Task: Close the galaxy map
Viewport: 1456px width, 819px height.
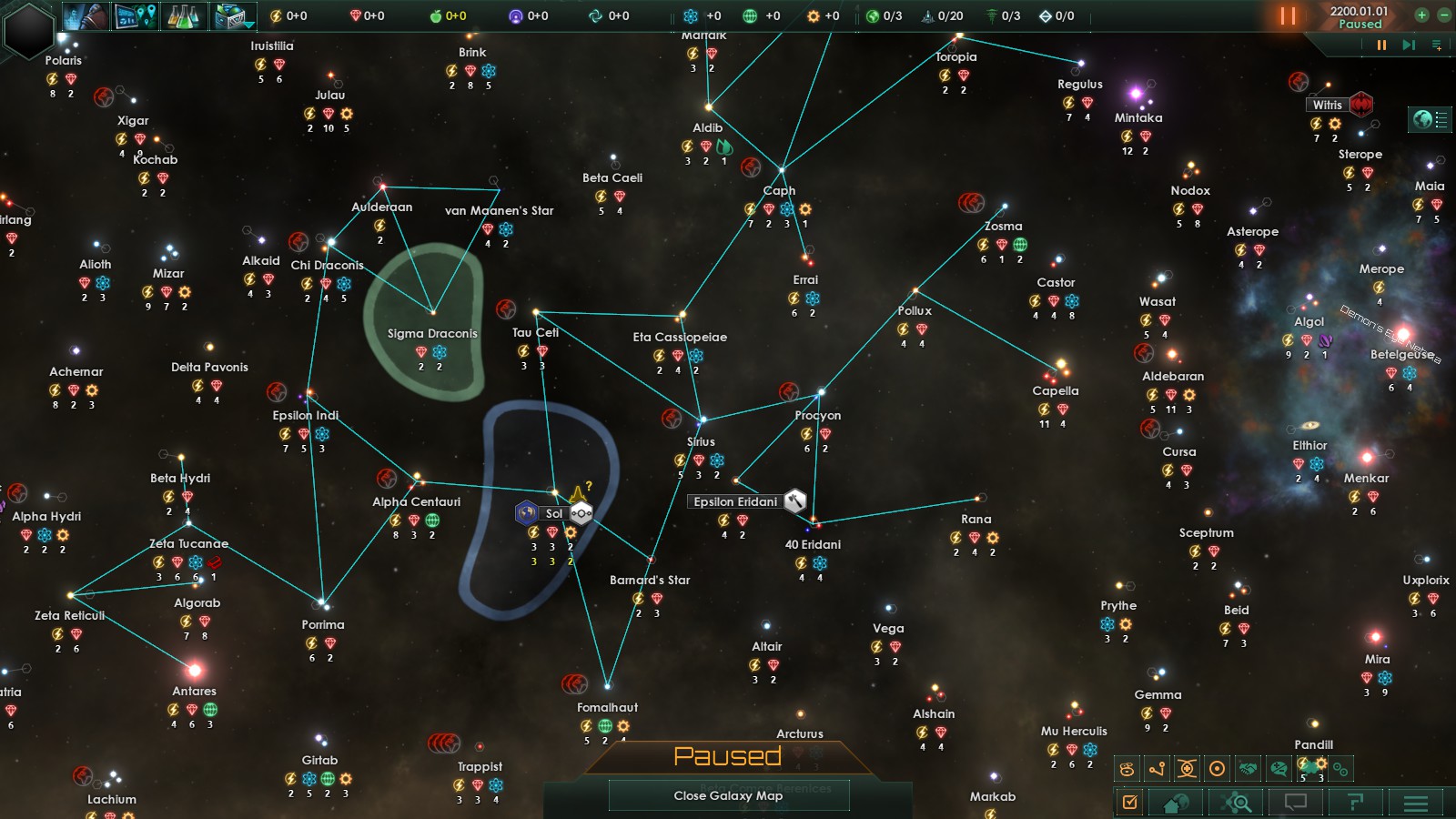Action: click(728, 795)
